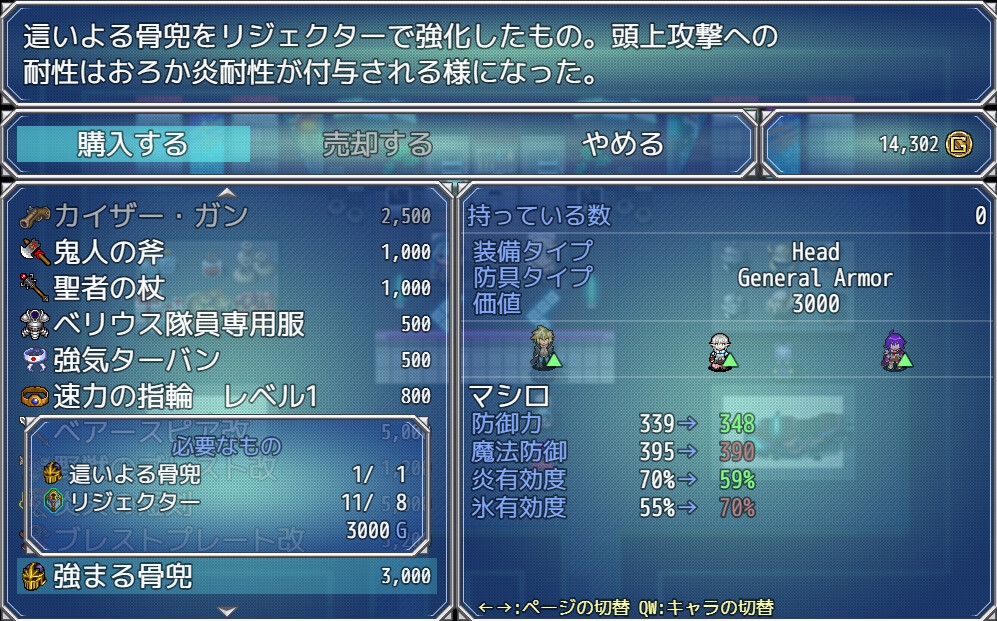The width and height of the screenshot is (997, 621).
Task: Choose the 聖者の杖 staff entry
Action: 226,288
